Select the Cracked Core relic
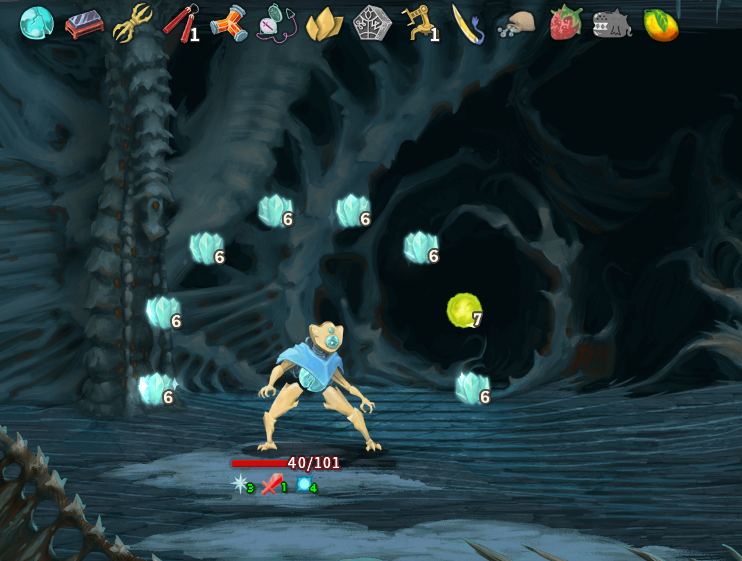742x561 pixels. coord(37,22)
